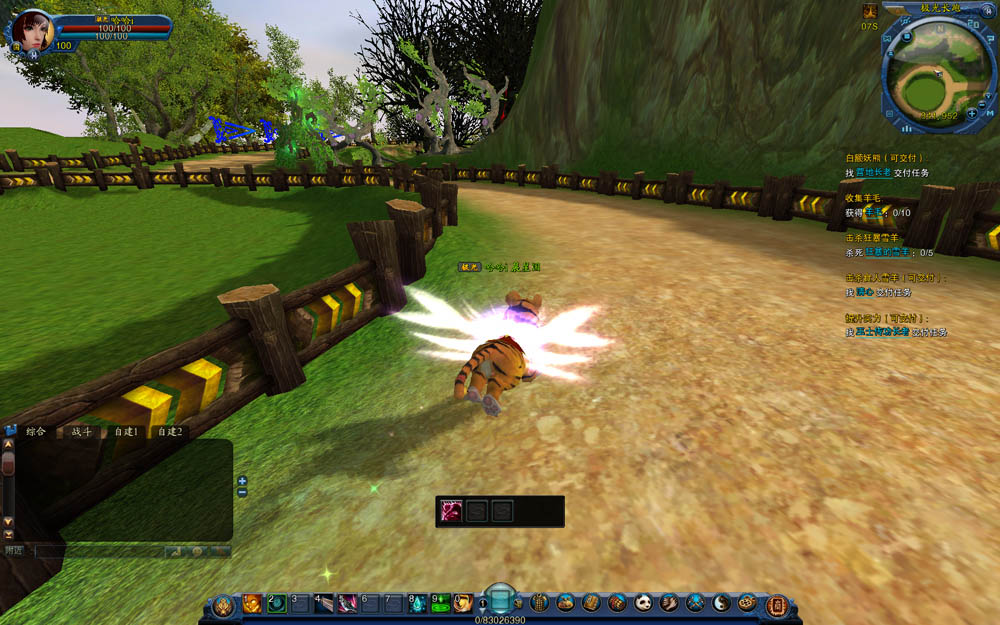Activate the green skill in slot 9
The image size is (1000, 625).
[x=441, y=603]
